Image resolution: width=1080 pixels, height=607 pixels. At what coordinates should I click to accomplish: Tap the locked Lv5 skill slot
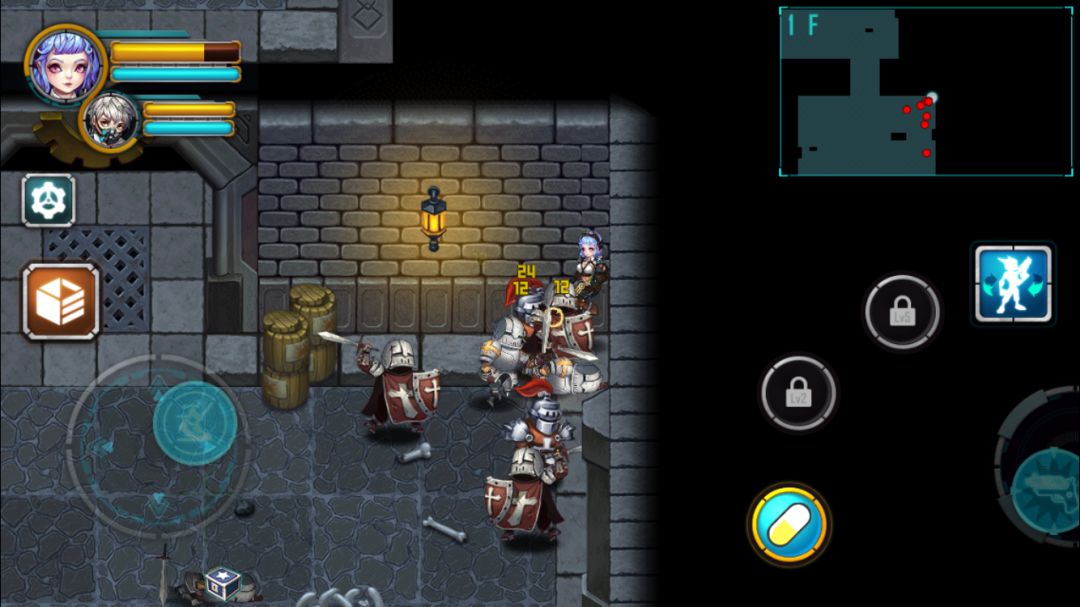click(903, 312)
